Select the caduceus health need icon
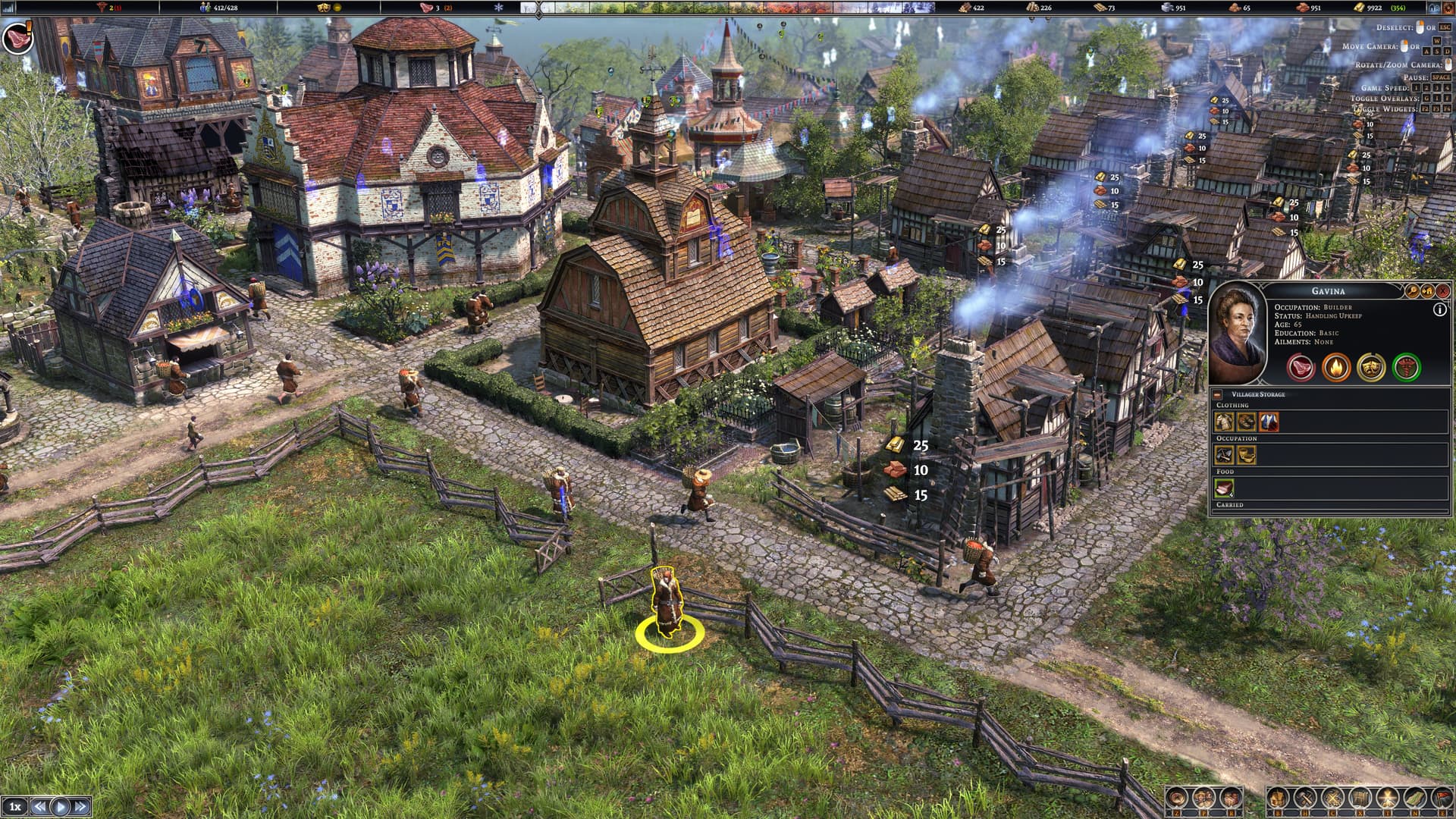The image size is (1456, 819). click(x=1407, y=368)
